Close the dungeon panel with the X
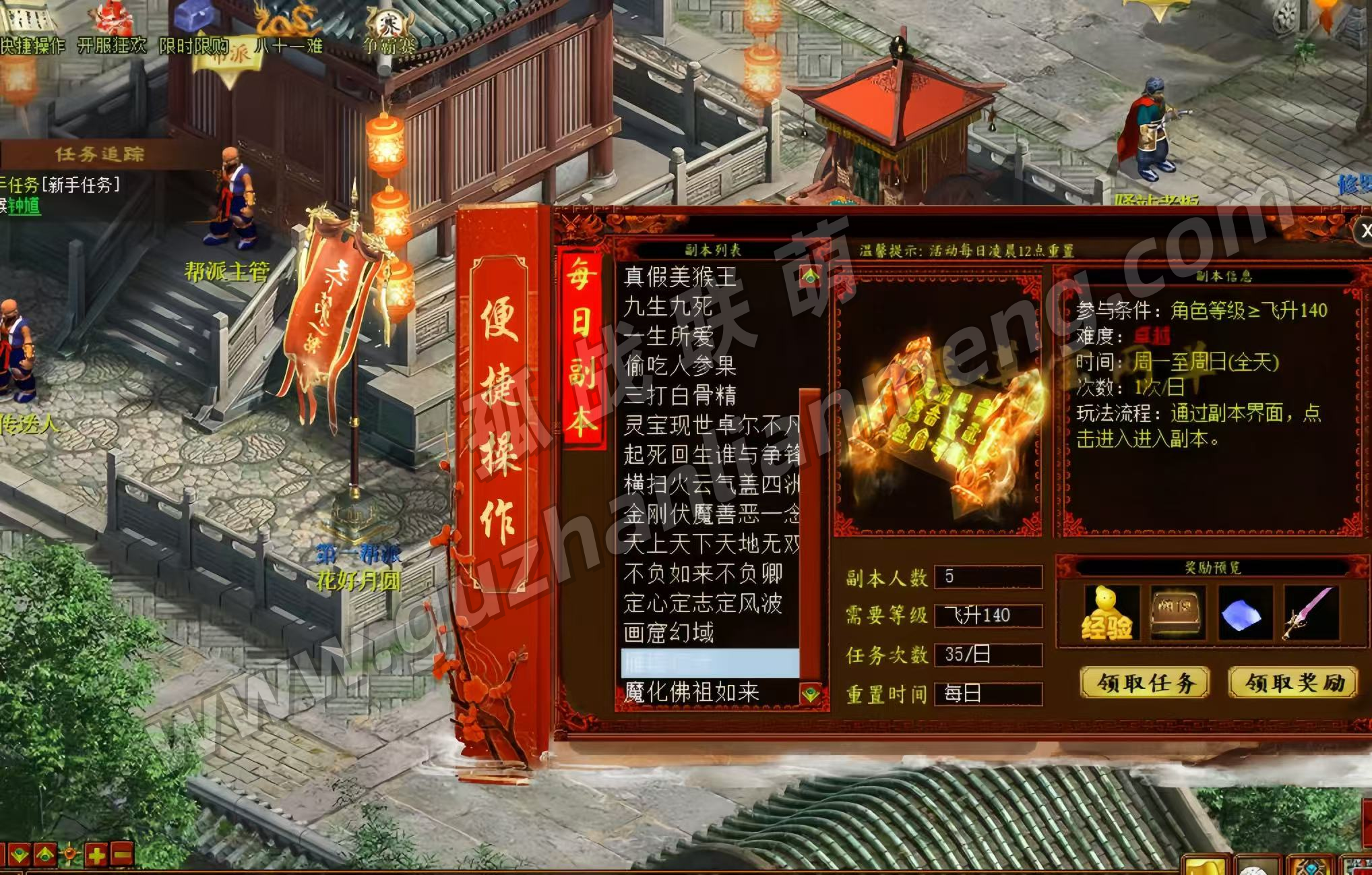 (1364, 231)
